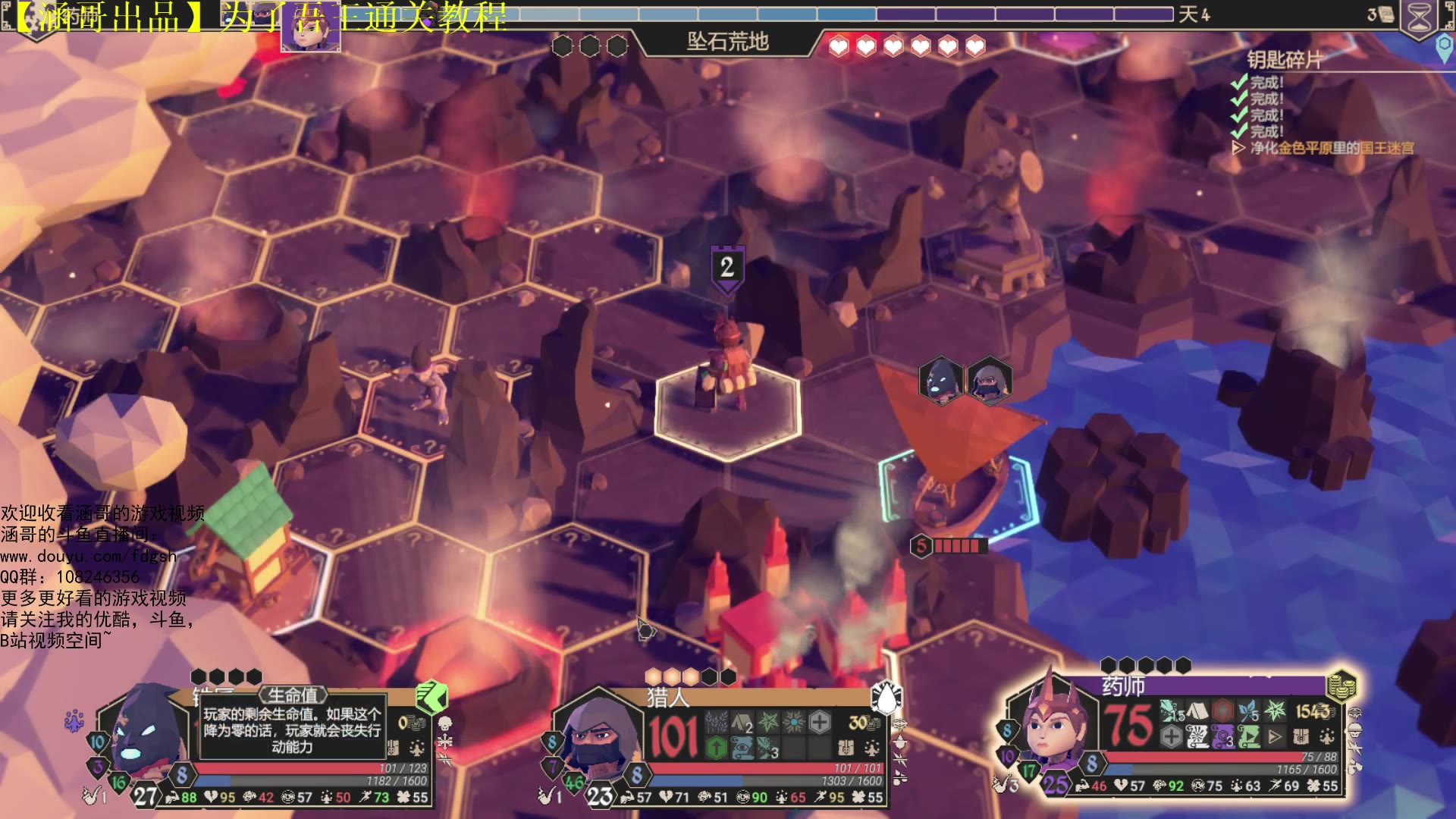Use the tent item in herbalist's belt
1456x819 pixels.
tap(1197, 711)
